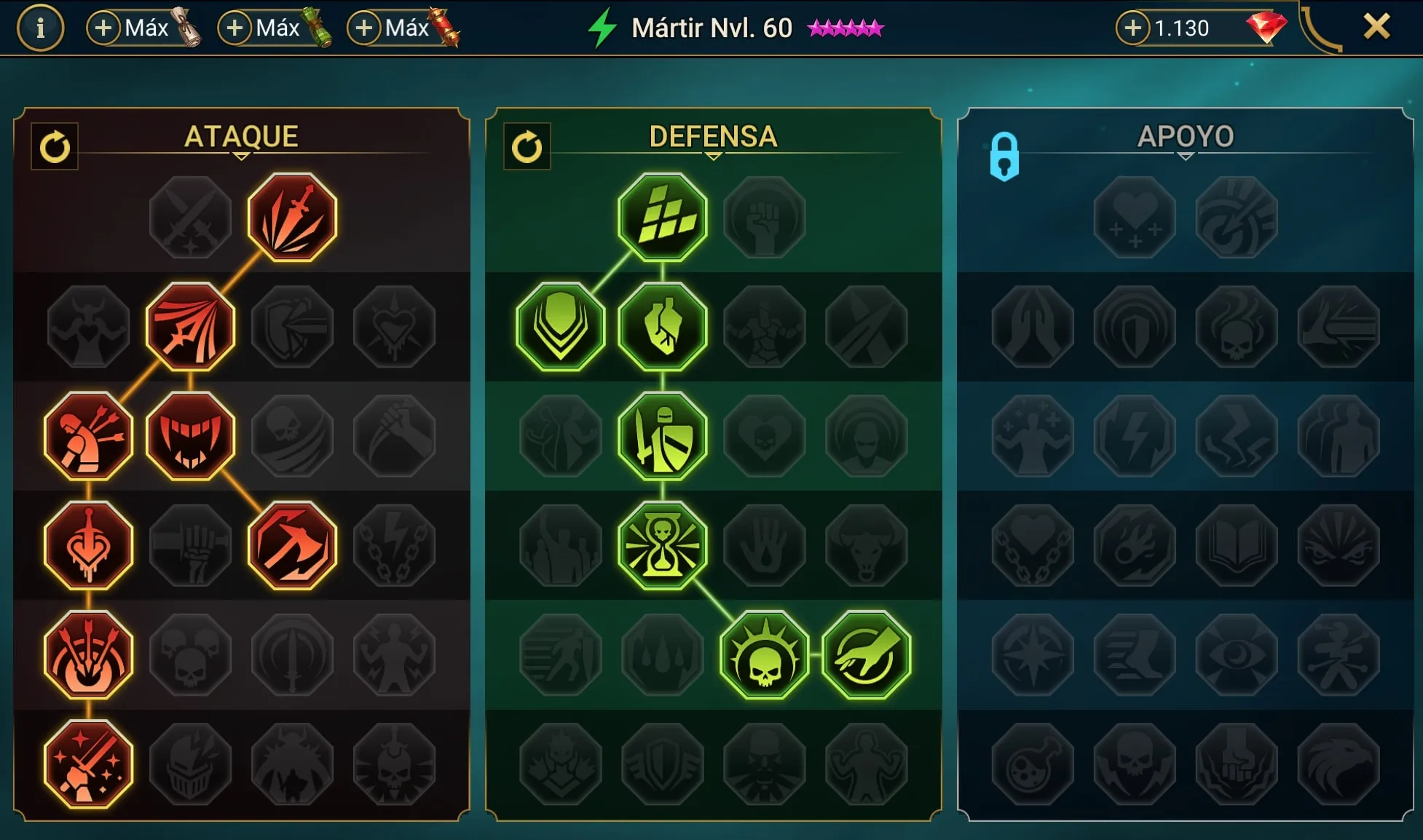Reset the Defensa mastery tree
1423x840 pixels.
tap(527, 146)
